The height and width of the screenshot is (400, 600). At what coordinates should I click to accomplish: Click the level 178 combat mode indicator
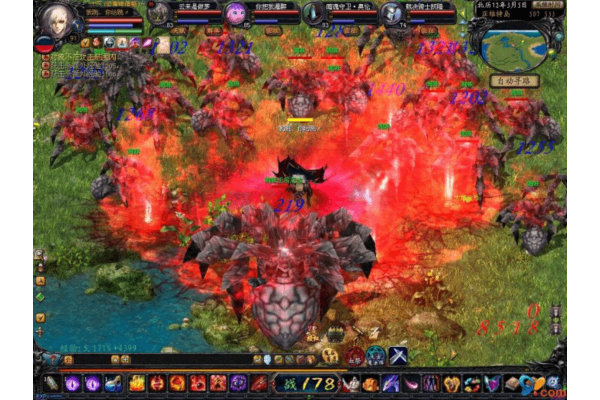click(x=311, y=383)
